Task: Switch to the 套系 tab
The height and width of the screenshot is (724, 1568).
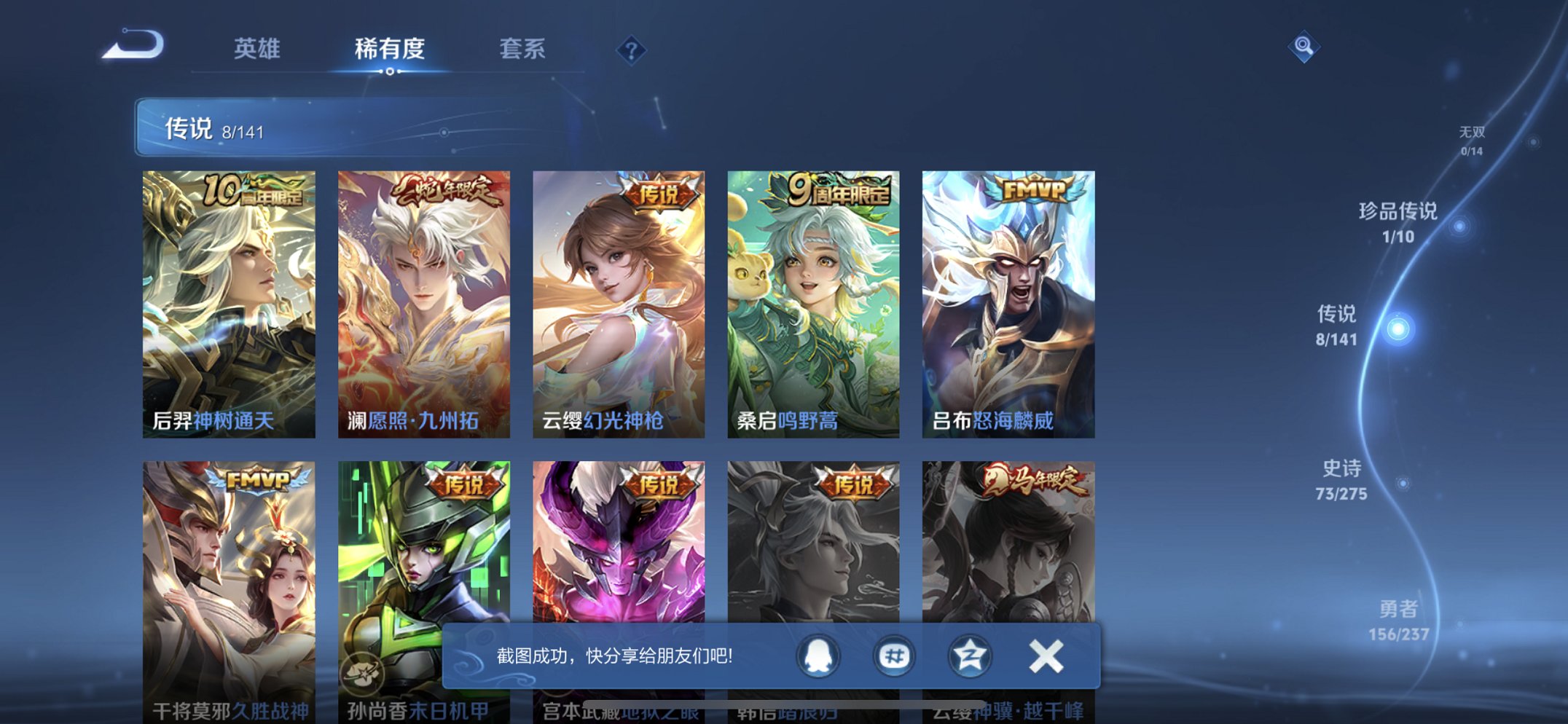Action: coord(523,48)
